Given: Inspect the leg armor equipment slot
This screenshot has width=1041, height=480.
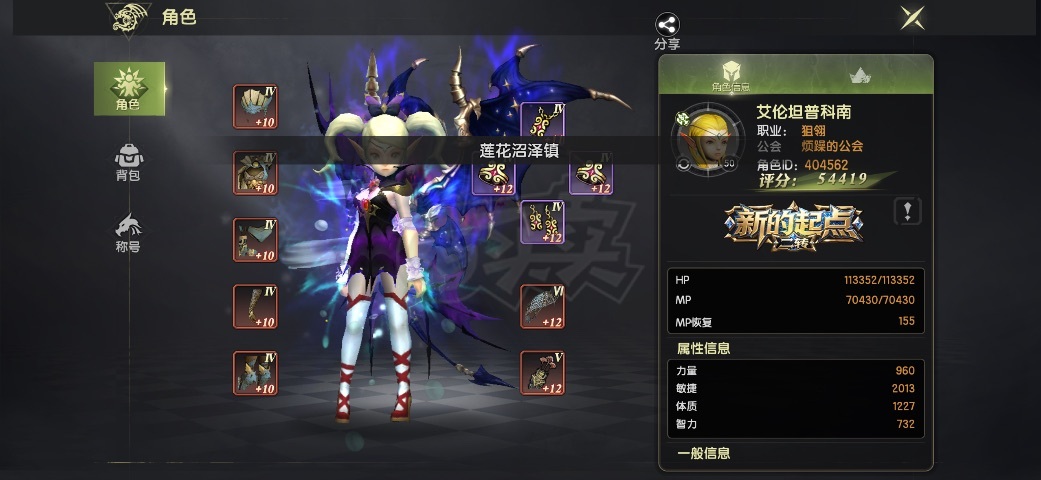Looking at the screenshot, I should pyautogui.click(x=255, y=239).
